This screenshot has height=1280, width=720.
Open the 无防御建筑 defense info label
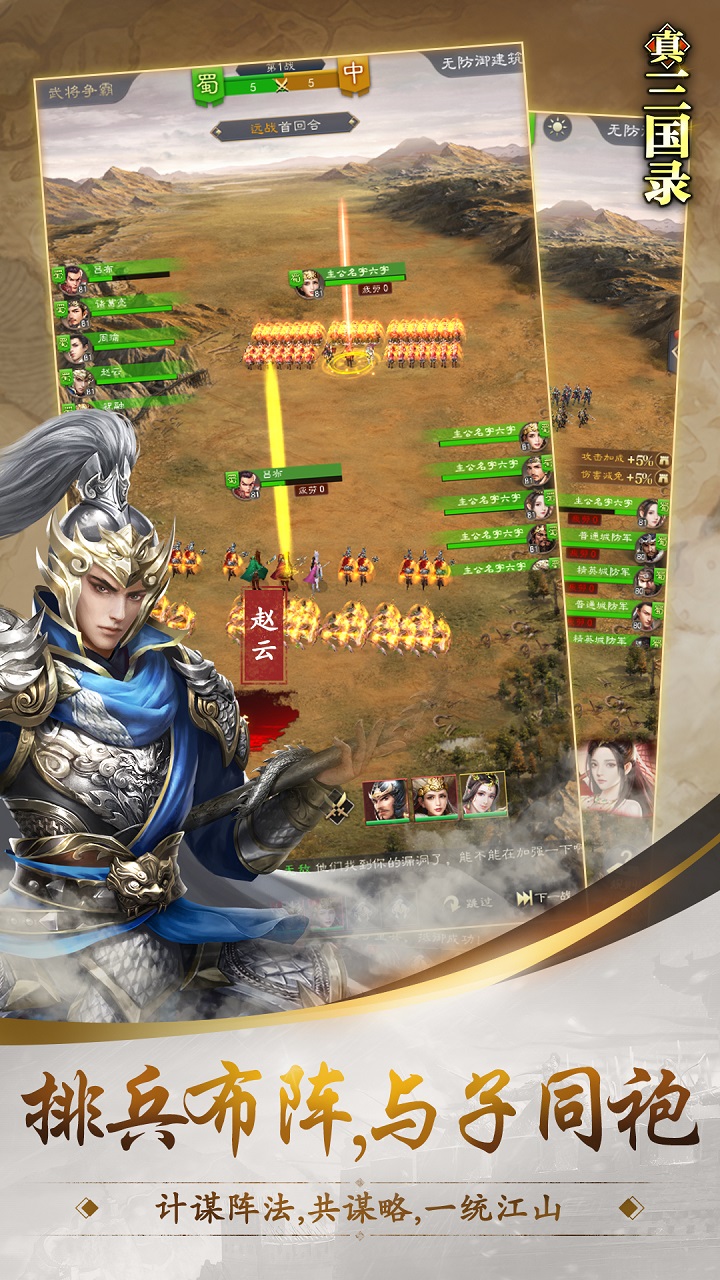click(x=479, y=62)
